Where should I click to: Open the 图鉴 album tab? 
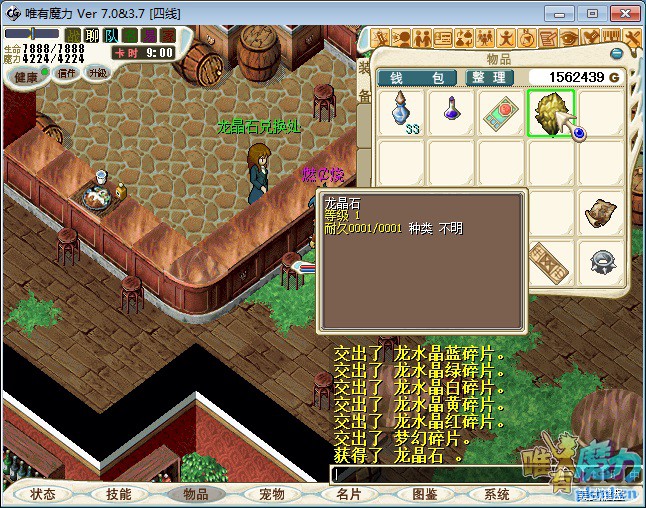[425, 494]
